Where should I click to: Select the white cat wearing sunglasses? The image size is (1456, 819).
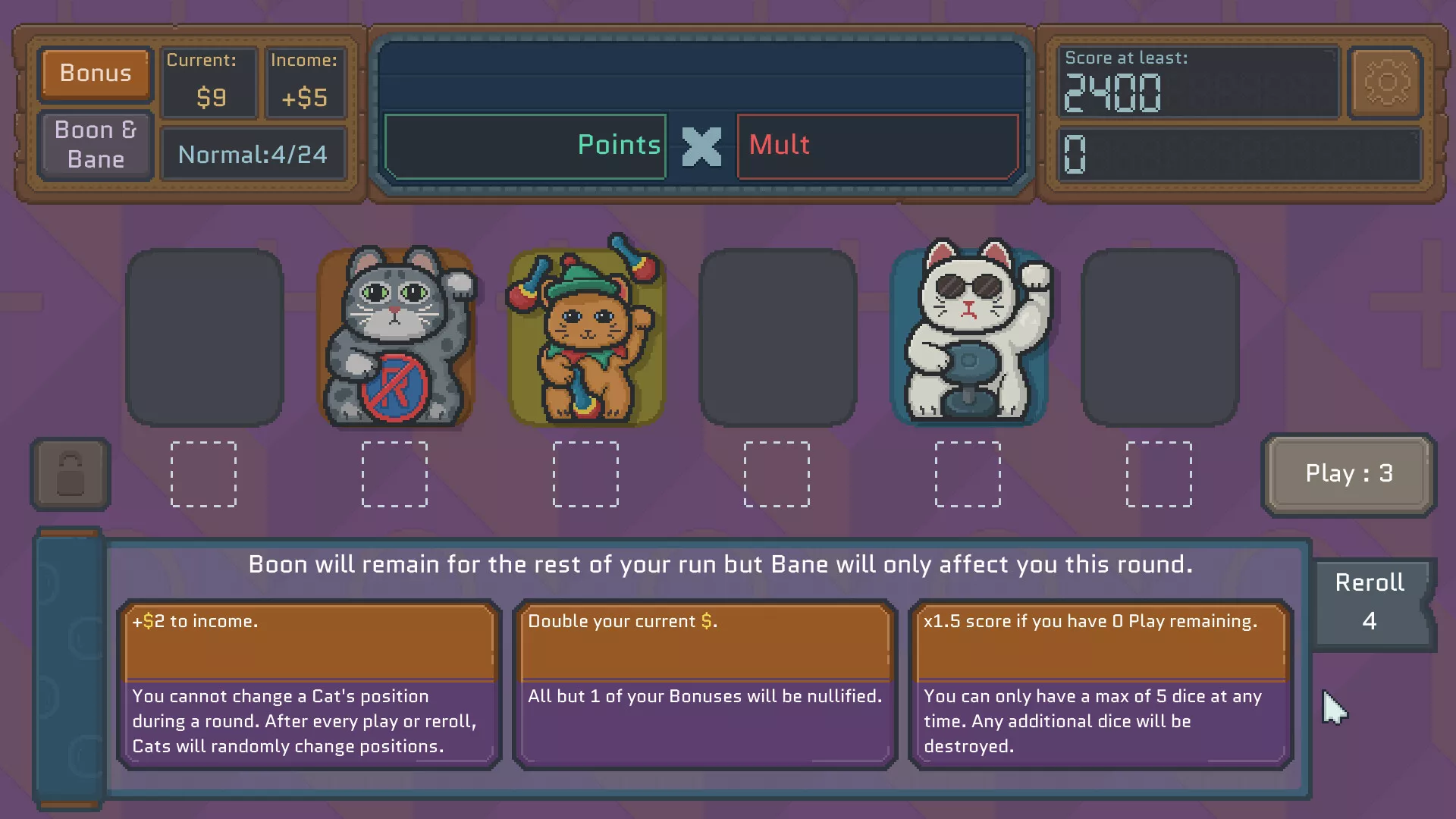971,337
